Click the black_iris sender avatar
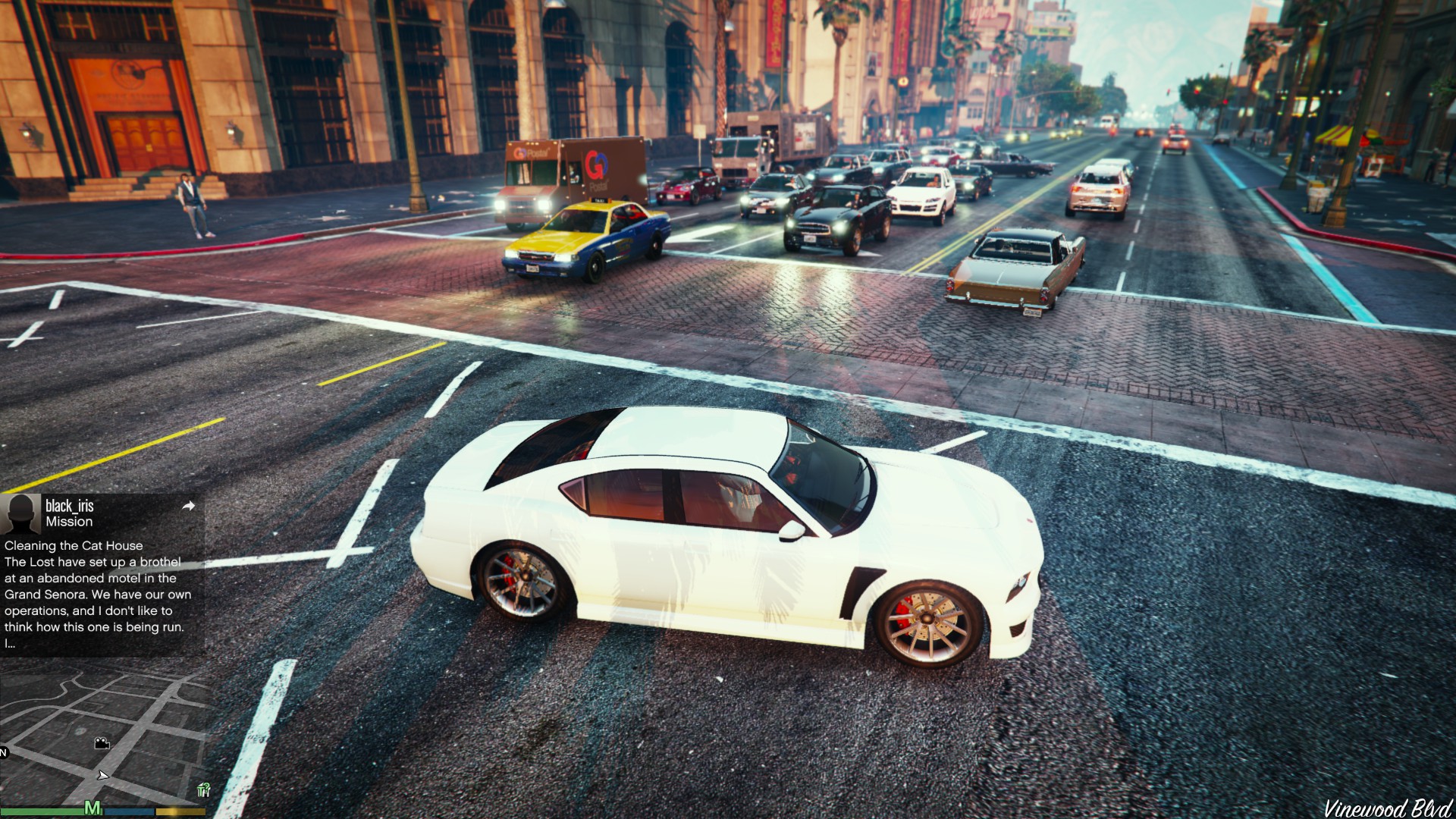 (20, 514)
